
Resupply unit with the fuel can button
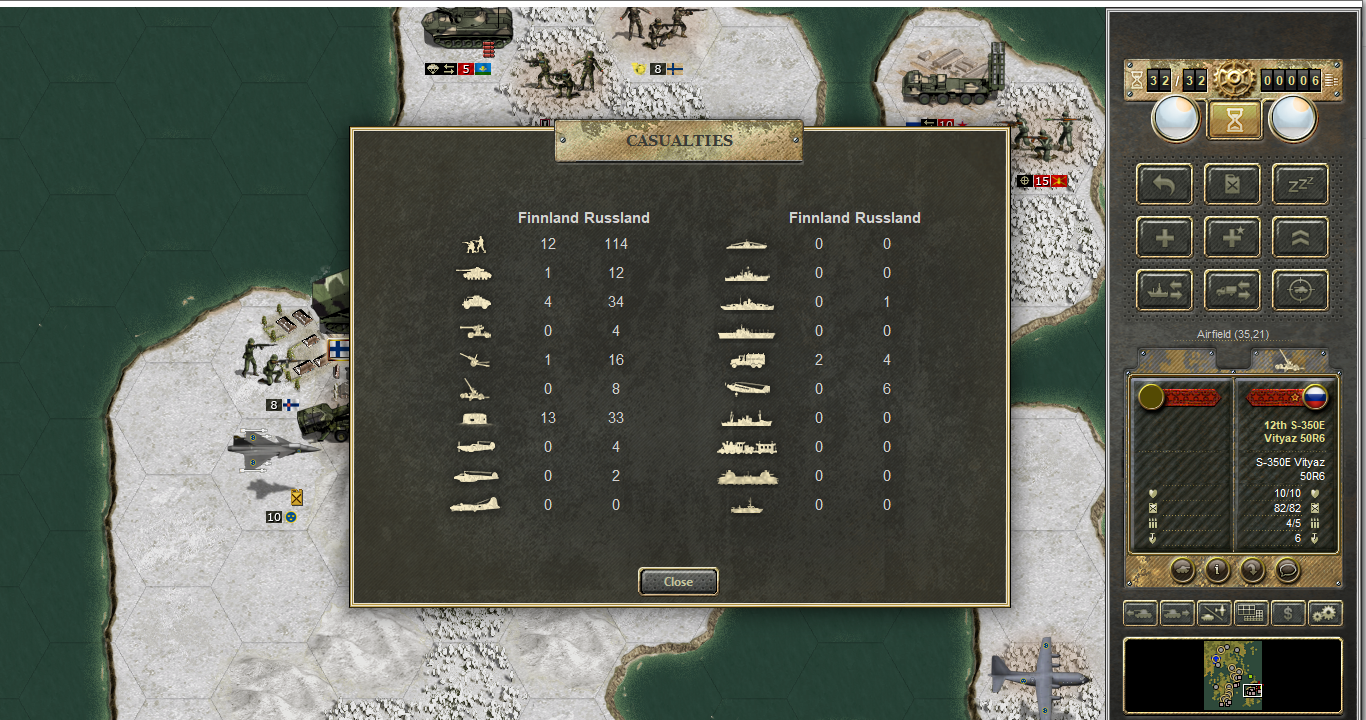(x=1232, y=184)
